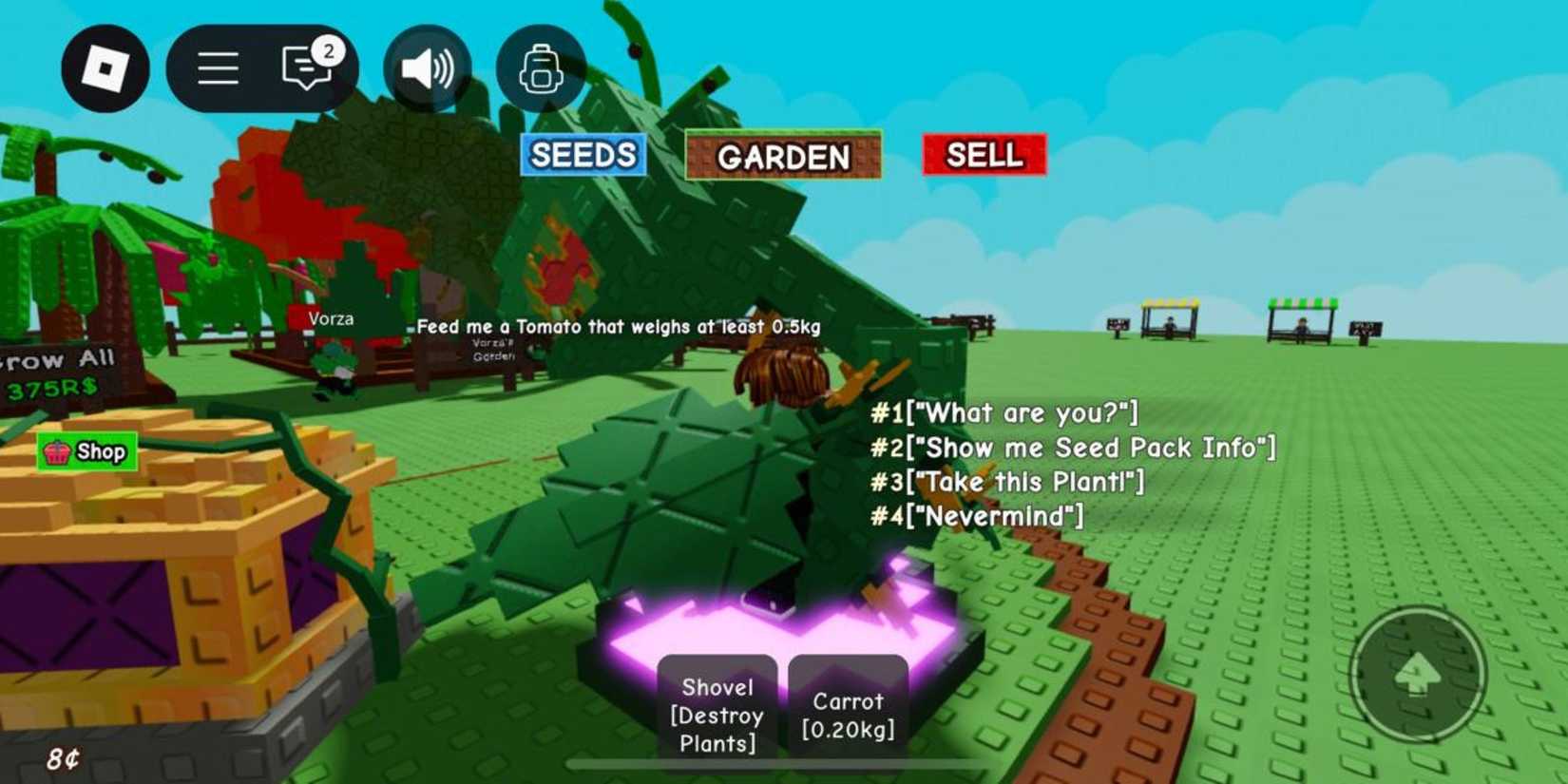Open the SELL menu
This screenshot has height=784, width=1568.
pyautogui.click(x=985, y=157)
